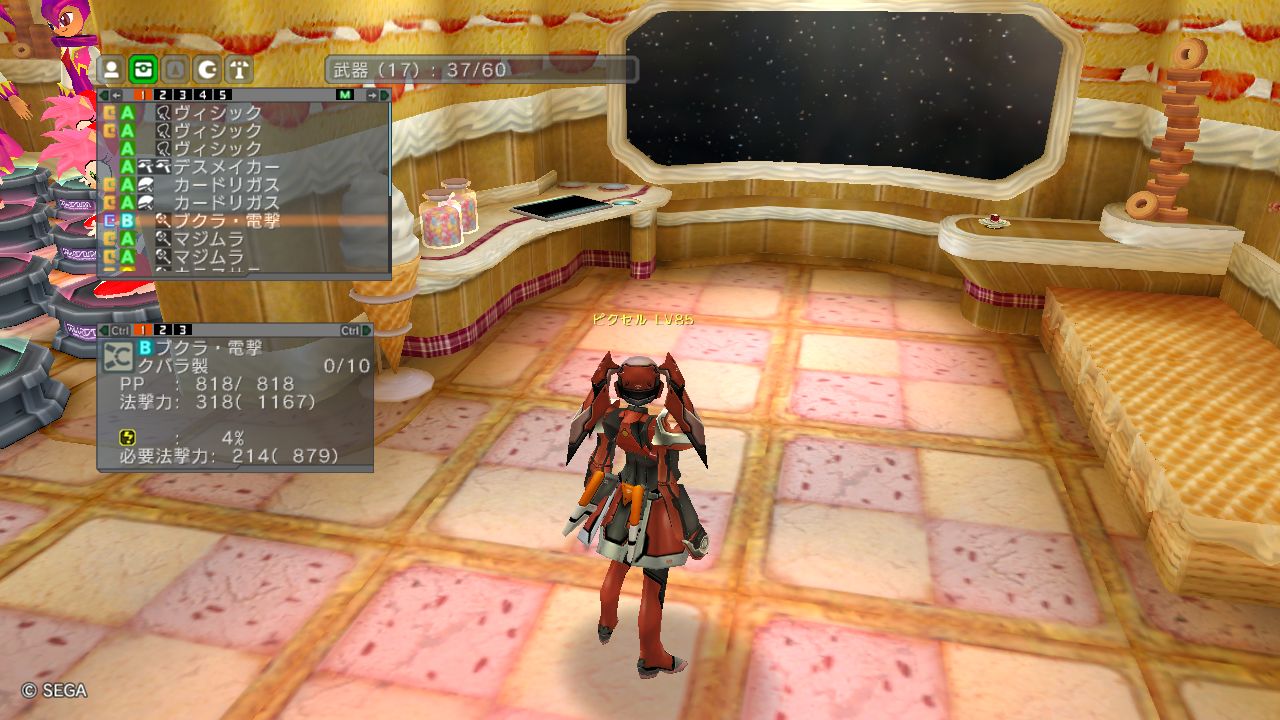This screenshot has height=720, width=1280.
Task: Switch to weapon list page 2
Action: [x=163, y=95]
